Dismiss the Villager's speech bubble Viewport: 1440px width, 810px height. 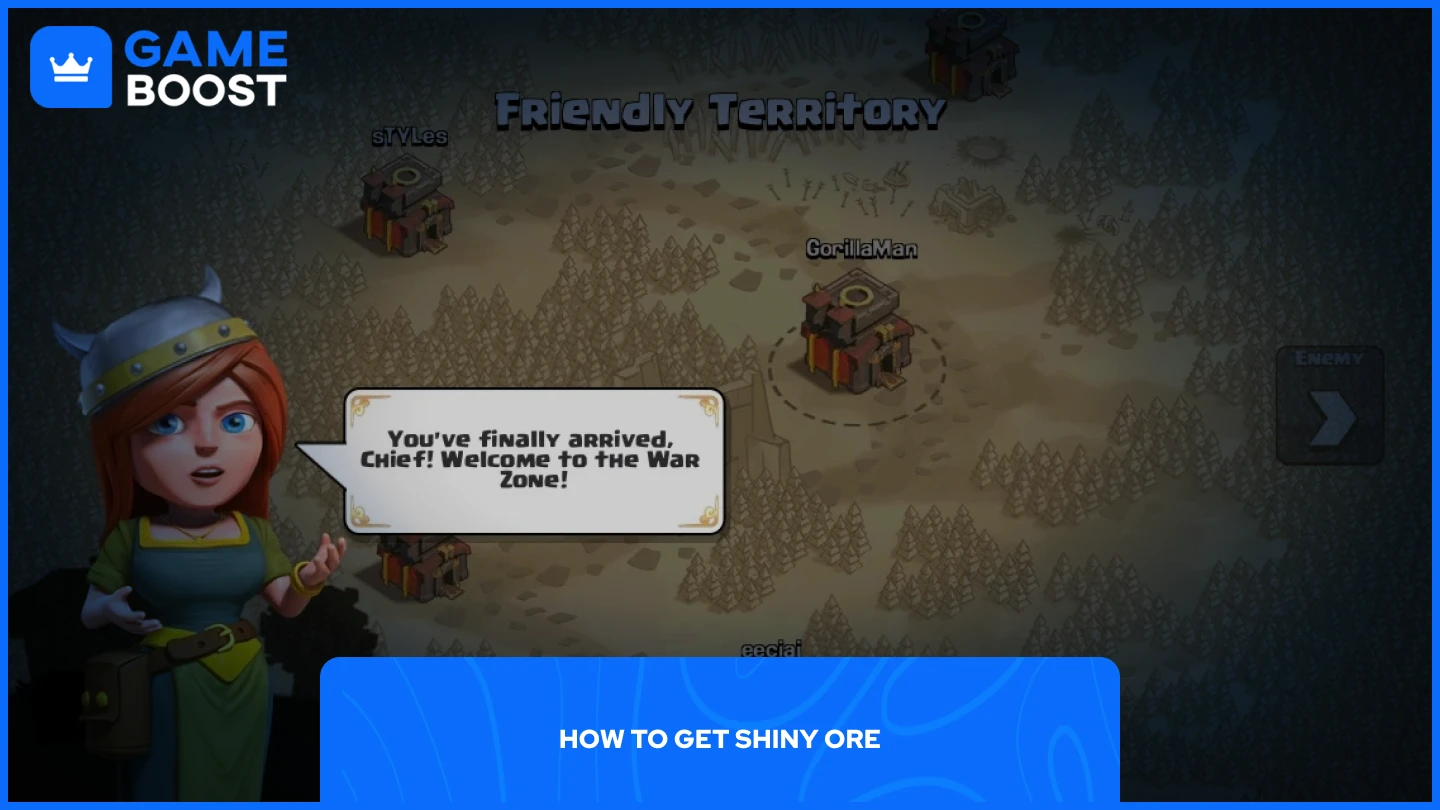click(x=534, y=460)
